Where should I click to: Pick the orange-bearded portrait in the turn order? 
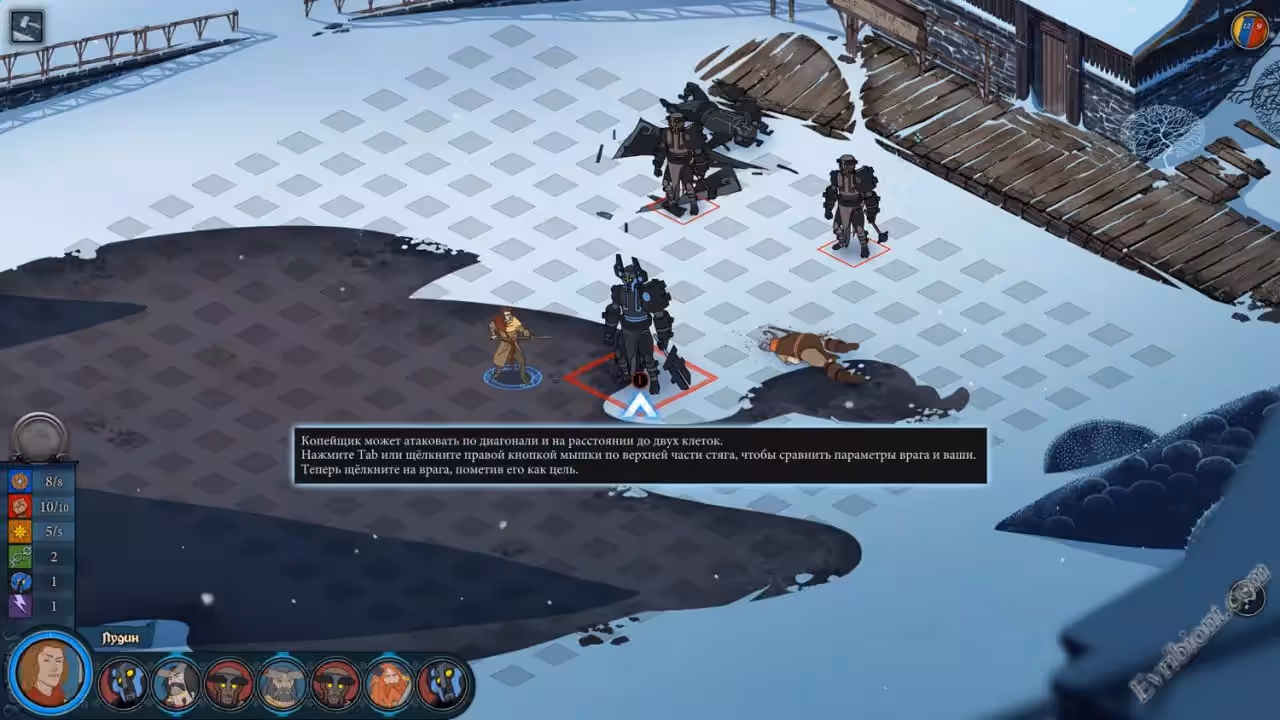coord(389,684)
